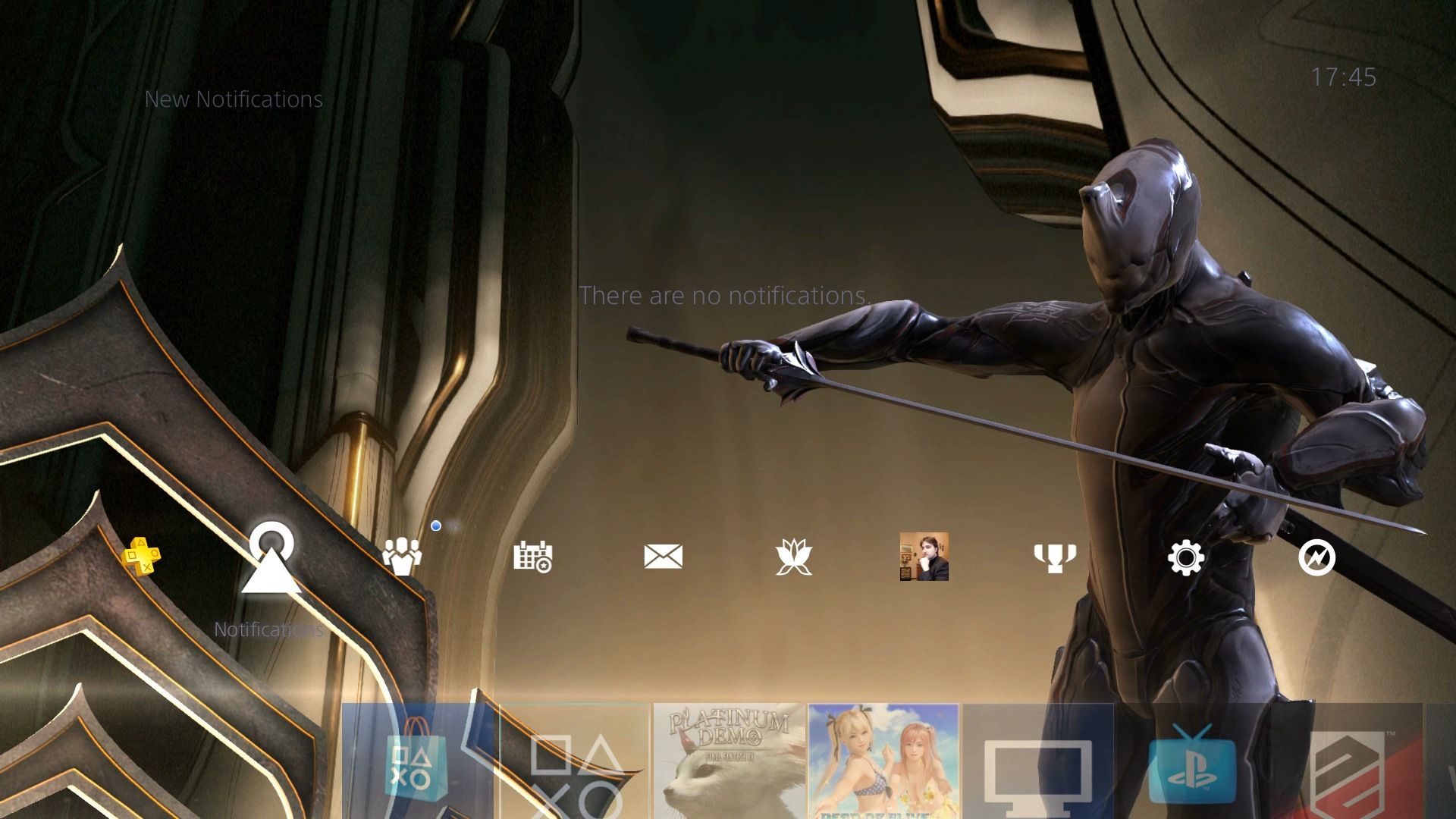View your Trophies

pyautogui.click(x=1056, y=556)
